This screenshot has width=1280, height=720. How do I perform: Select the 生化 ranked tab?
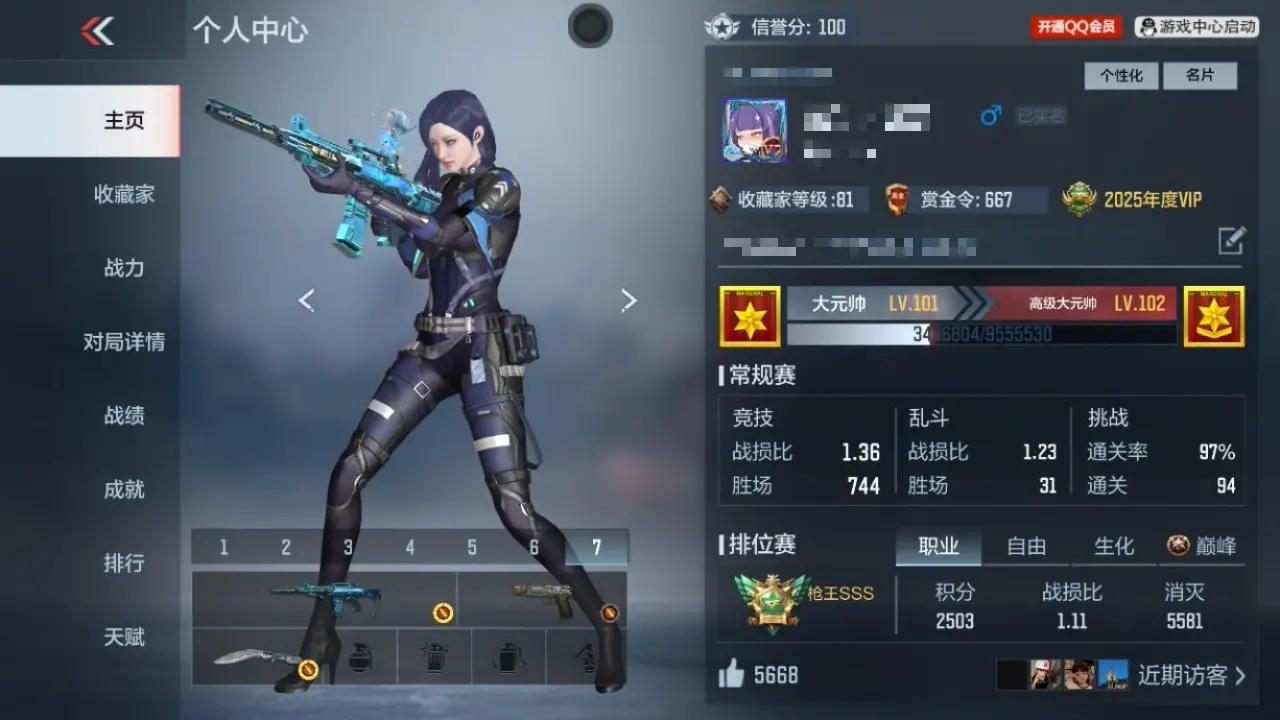coord(1114,546)
